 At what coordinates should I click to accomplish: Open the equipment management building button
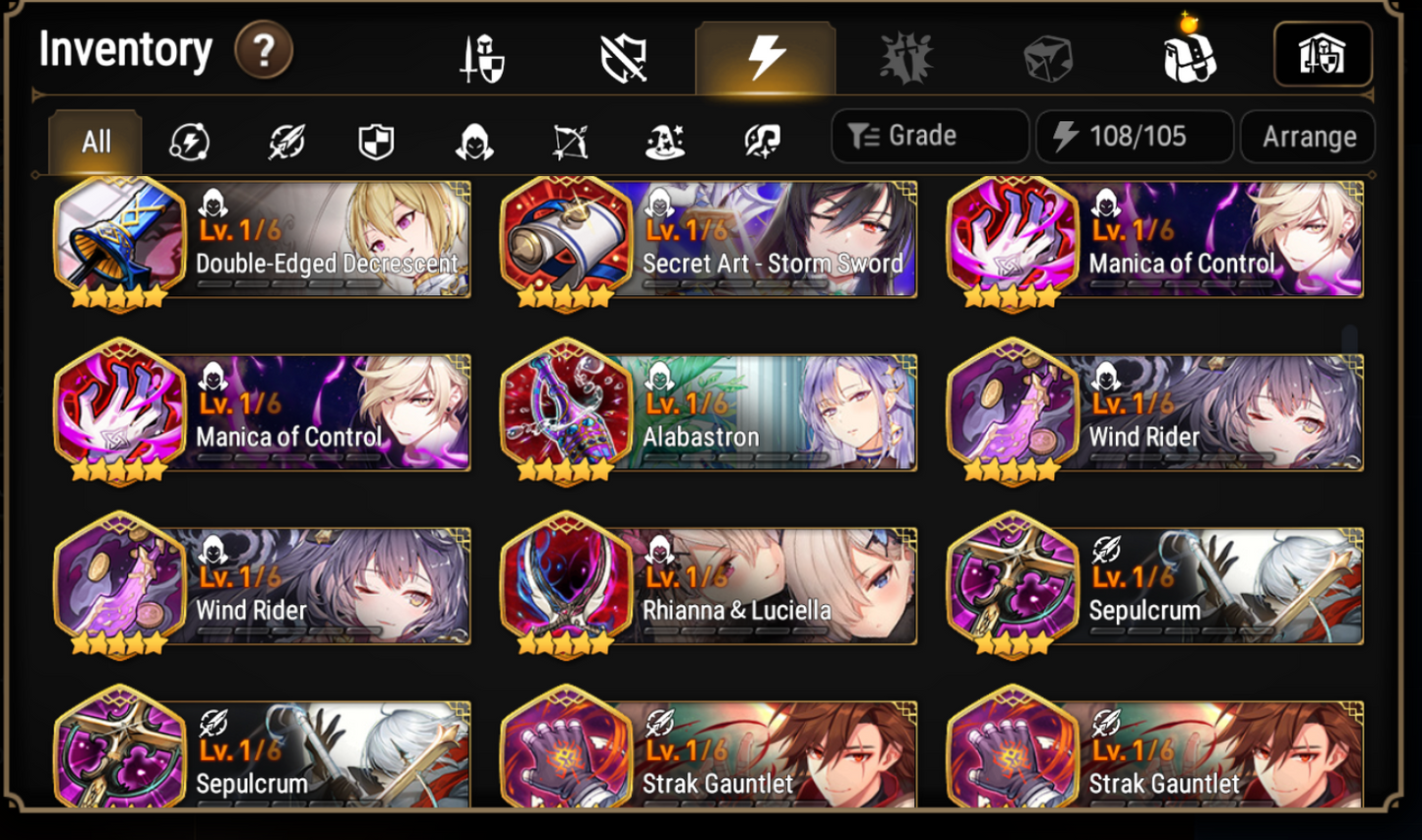(x=1323, y=55)
